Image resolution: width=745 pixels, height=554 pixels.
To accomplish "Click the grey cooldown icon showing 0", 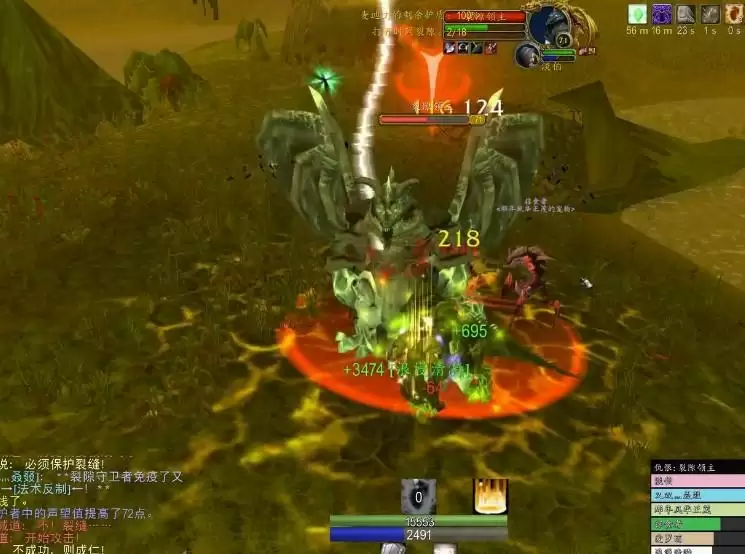I will [x=418, y=496].
